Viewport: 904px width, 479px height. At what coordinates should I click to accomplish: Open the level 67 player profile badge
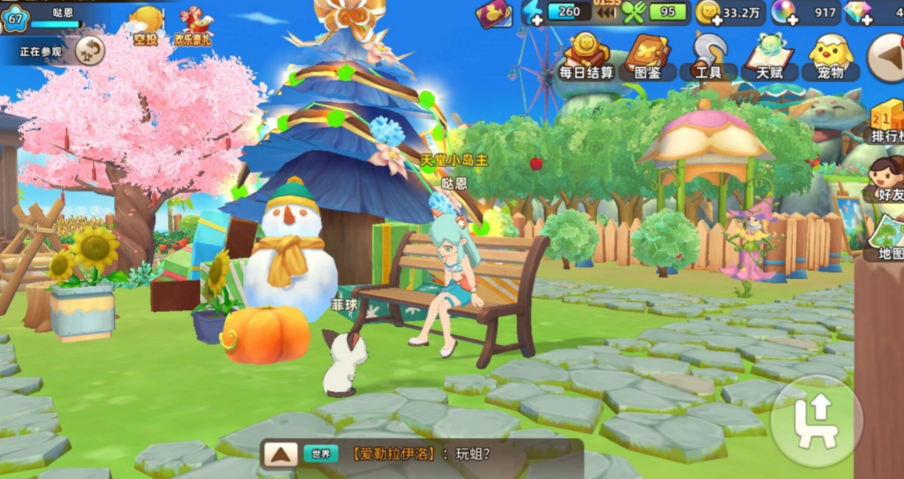15,19
